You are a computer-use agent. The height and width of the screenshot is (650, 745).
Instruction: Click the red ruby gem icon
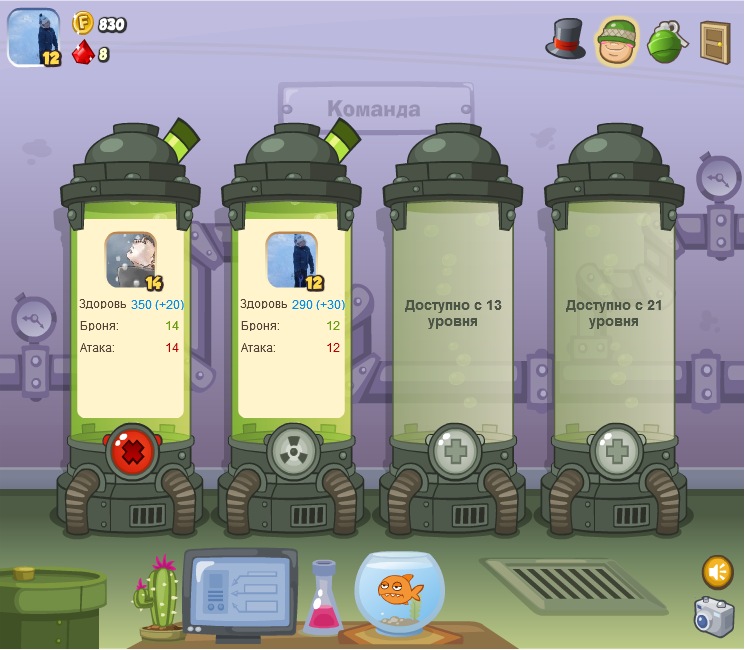(84, 53)
